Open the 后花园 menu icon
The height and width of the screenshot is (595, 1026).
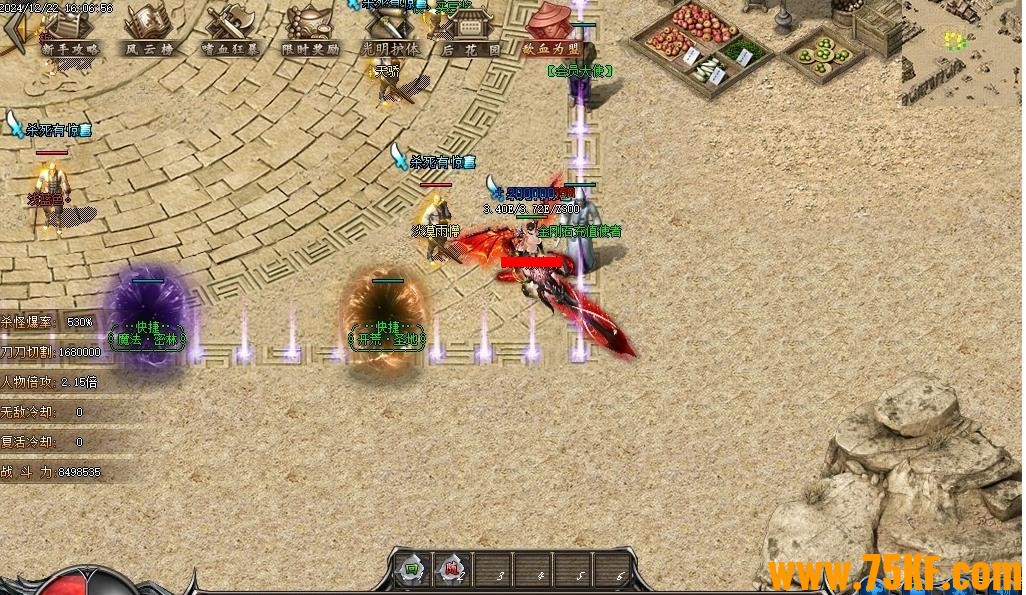[470, 30]
